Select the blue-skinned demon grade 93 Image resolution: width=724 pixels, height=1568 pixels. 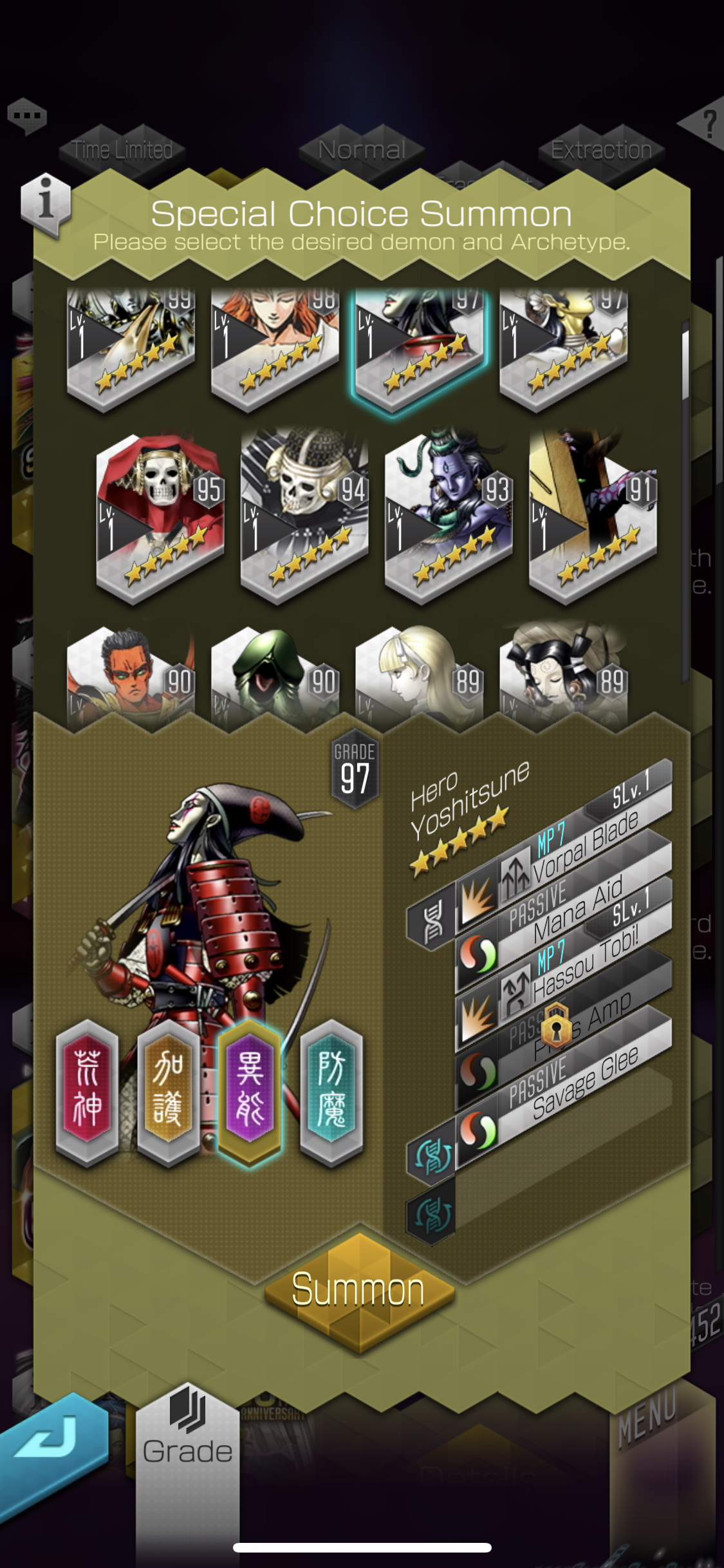tap(448, 516)
